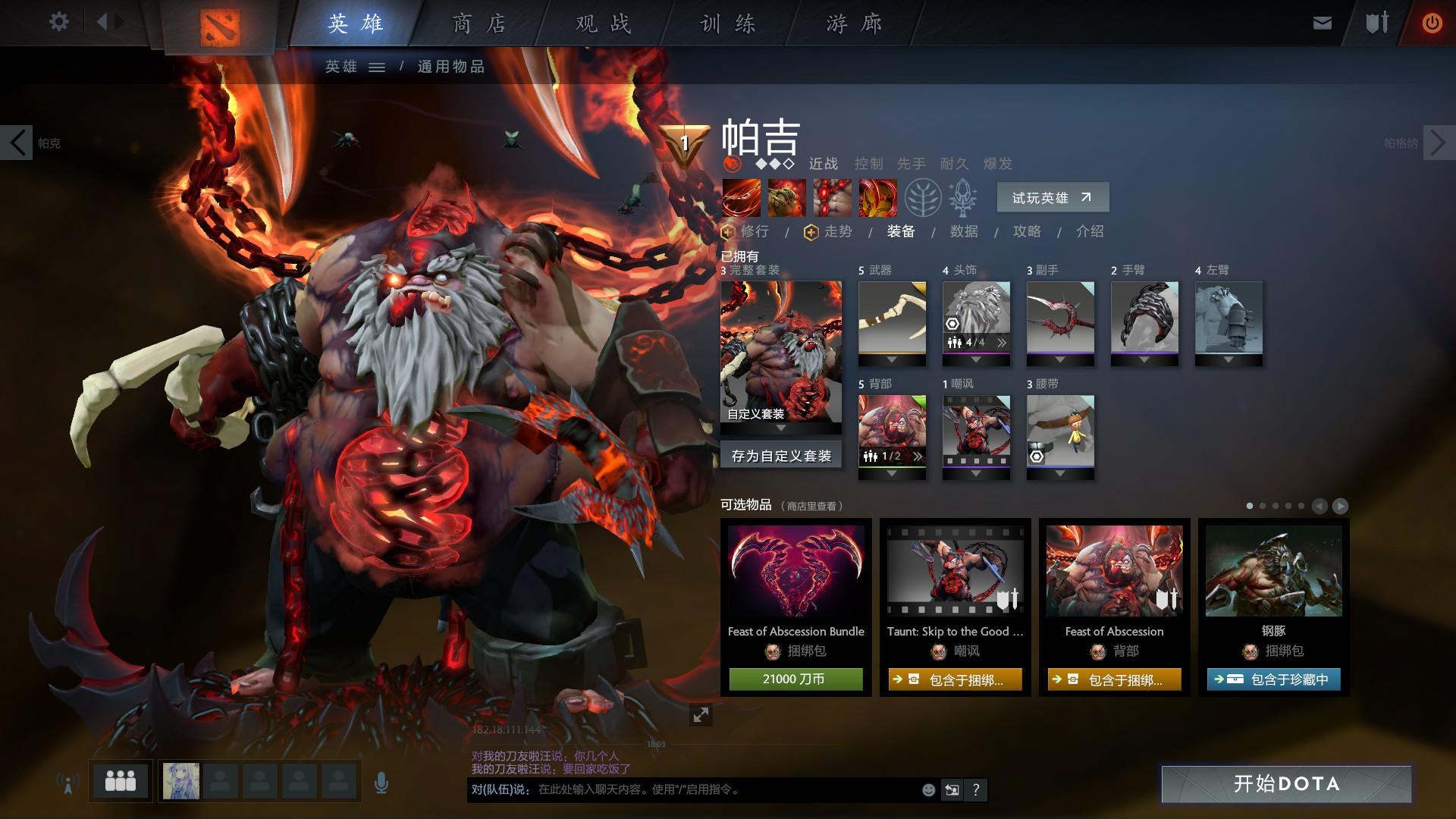Open the 观战 watch tab

(x=603, y=24)
